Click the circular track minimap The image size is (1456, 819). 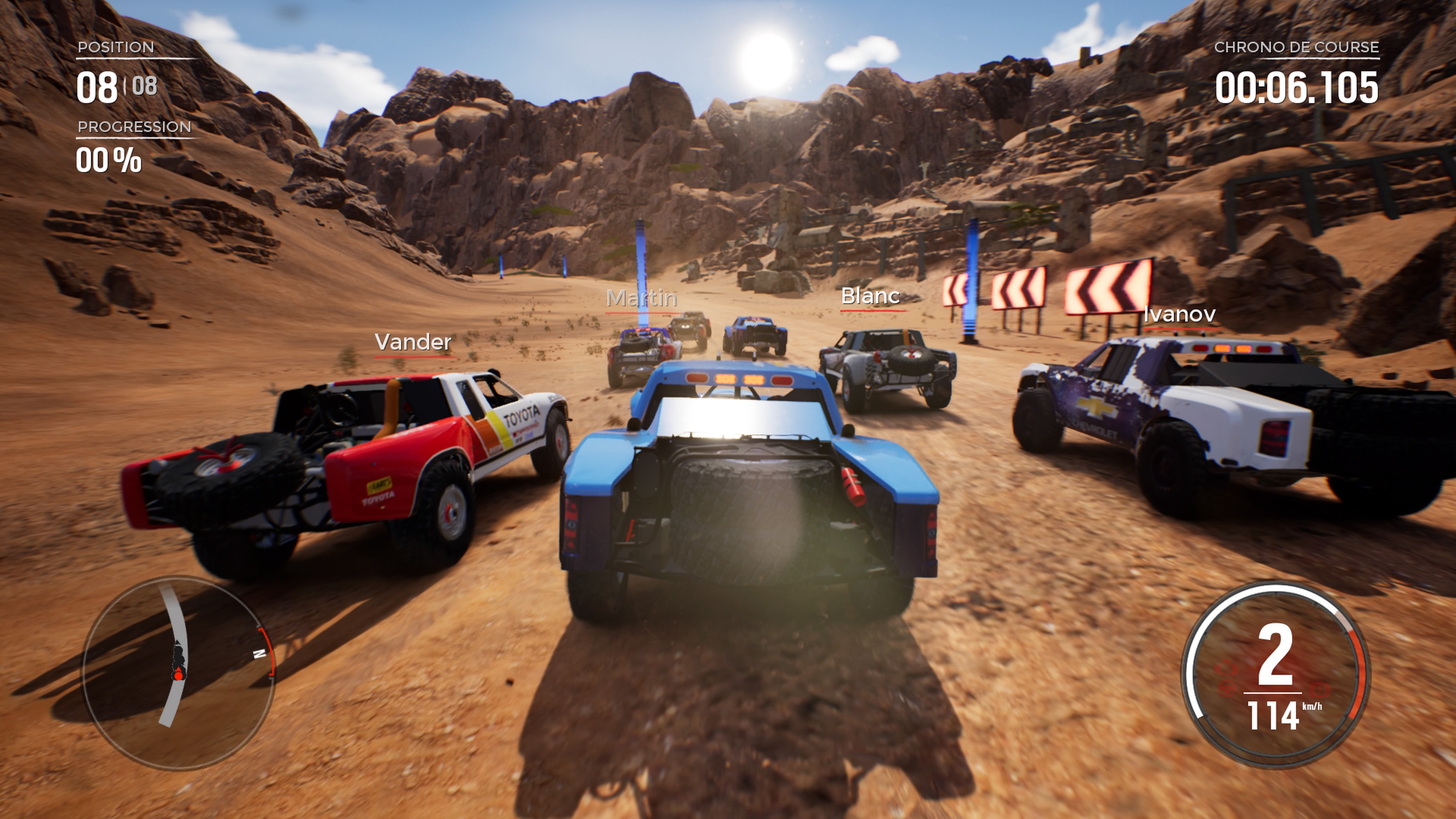coord(179,673)
